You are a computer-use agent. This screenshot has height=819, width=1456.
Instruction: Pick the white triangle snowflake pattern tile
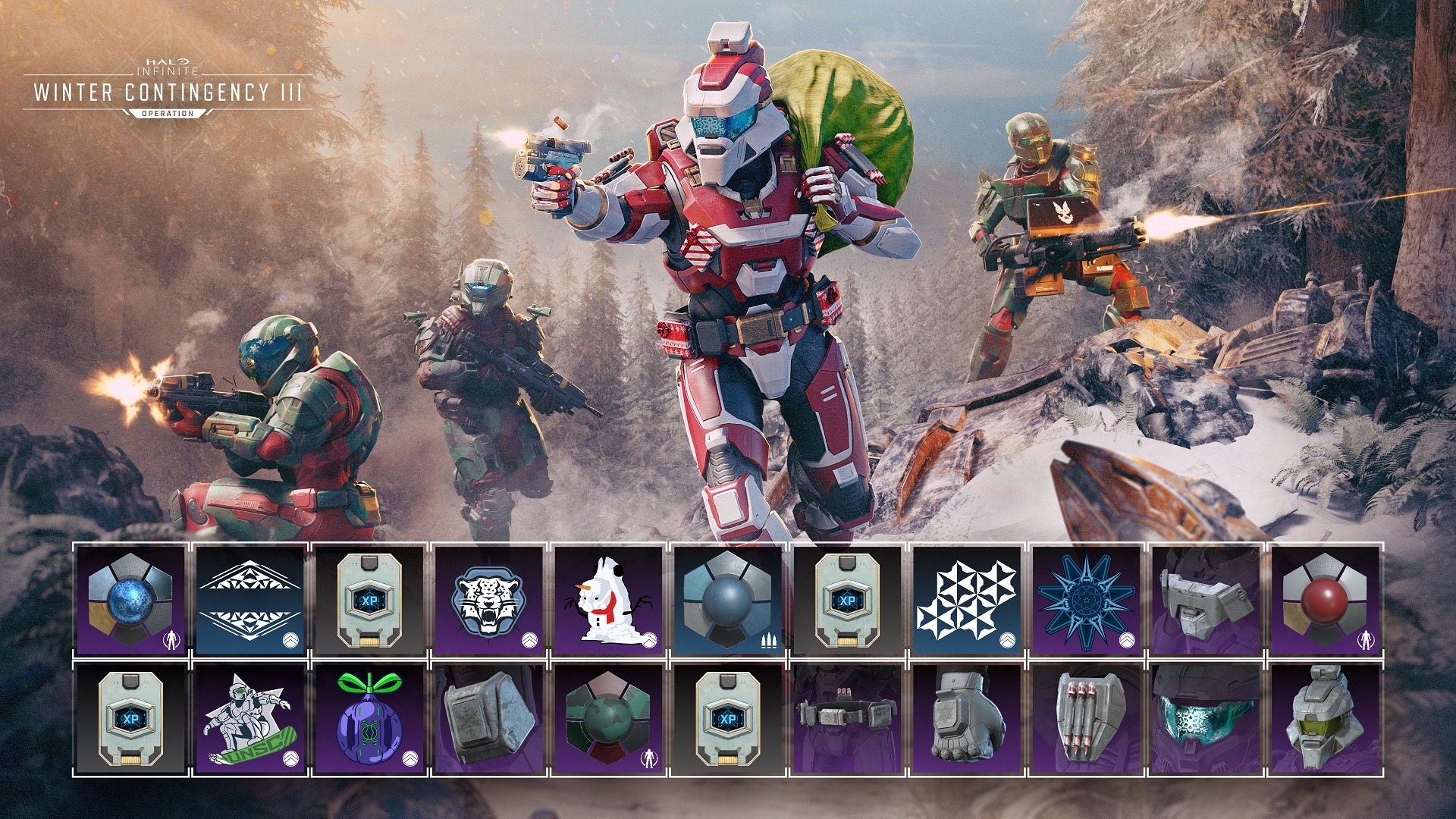click(966, 599)
